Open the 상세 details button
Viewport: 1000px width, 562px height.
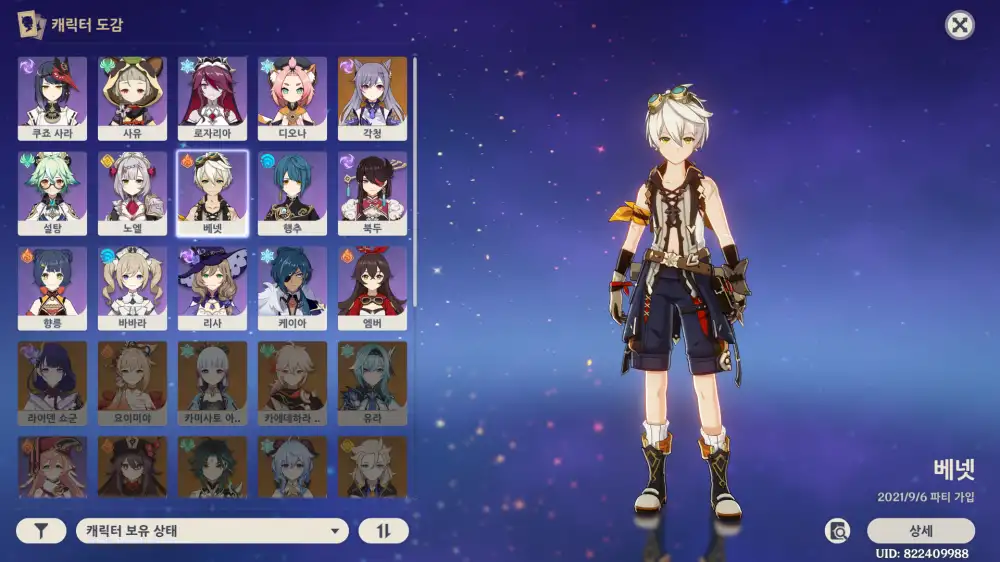(920, 531)
